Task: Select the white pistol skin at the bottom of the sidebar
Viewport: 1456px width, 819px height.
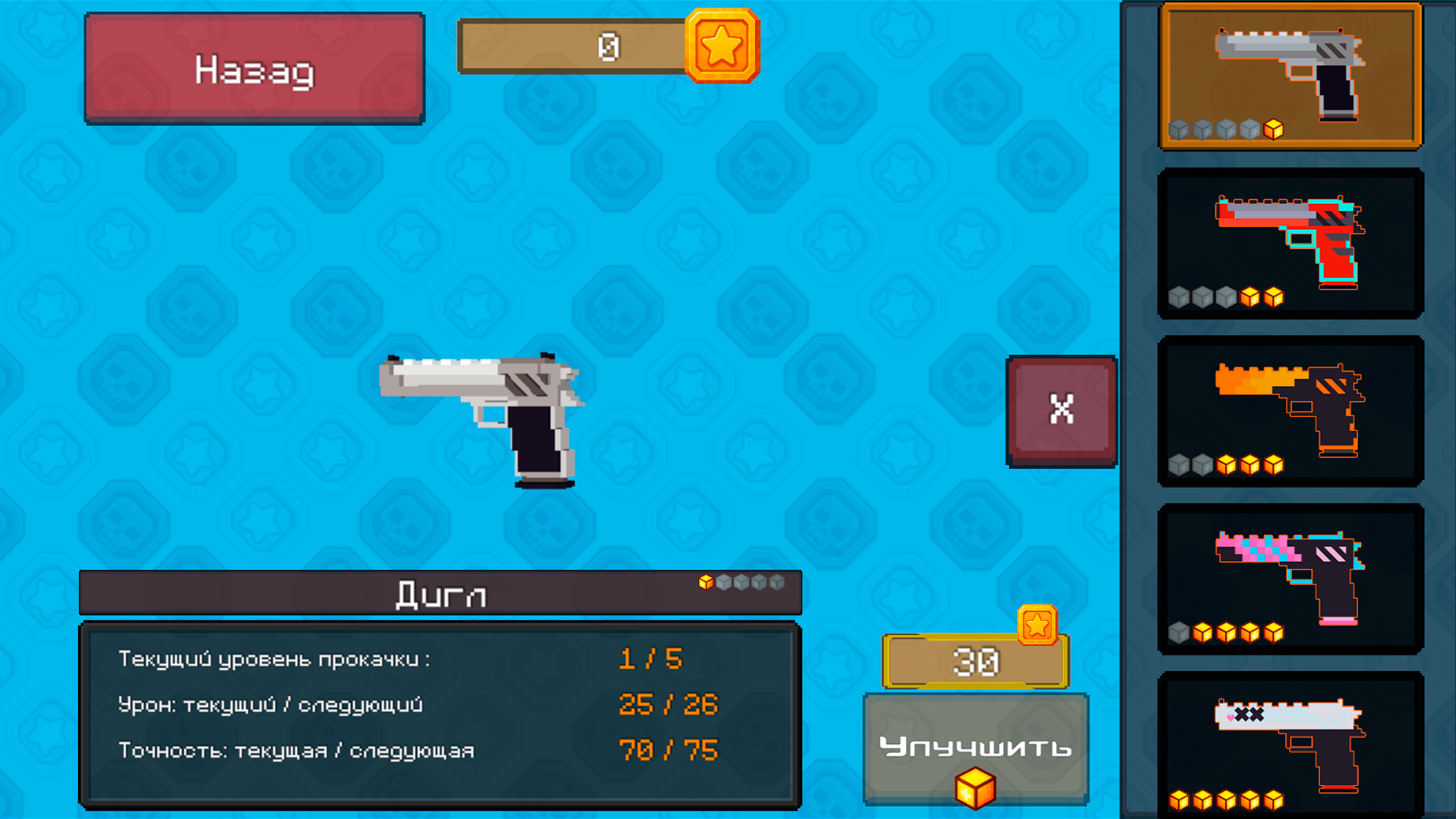Action: (1289, 743)
